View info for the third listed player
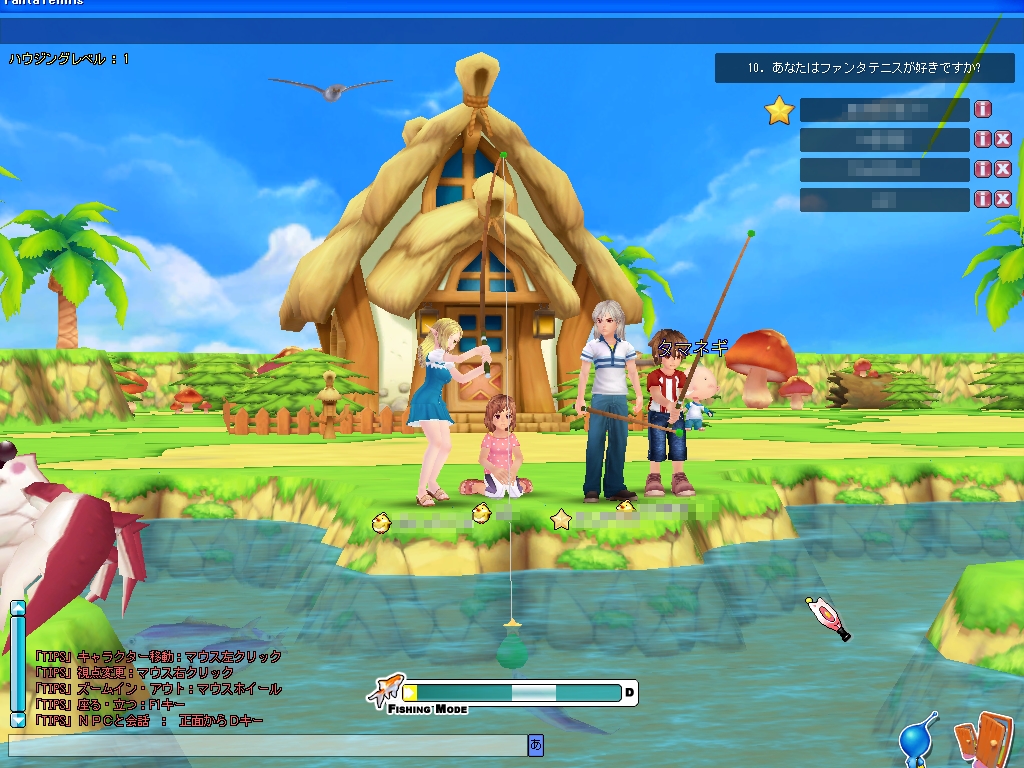Screen dimensions: 1024x768 (x=983, y=169)
